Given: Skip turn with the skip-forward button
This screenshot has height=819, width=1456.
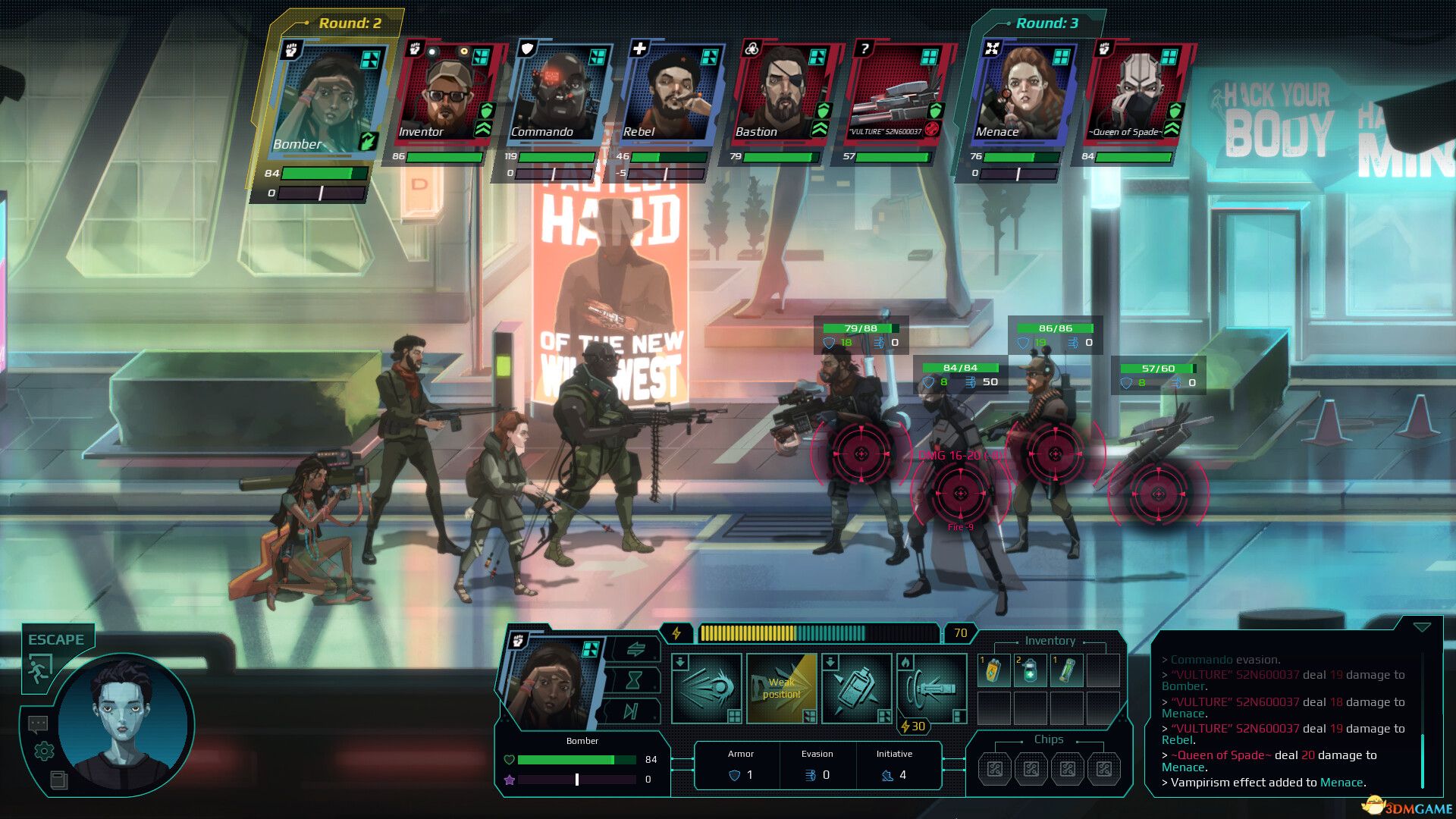Looking at the screenshot, I should tap(630, 711).
